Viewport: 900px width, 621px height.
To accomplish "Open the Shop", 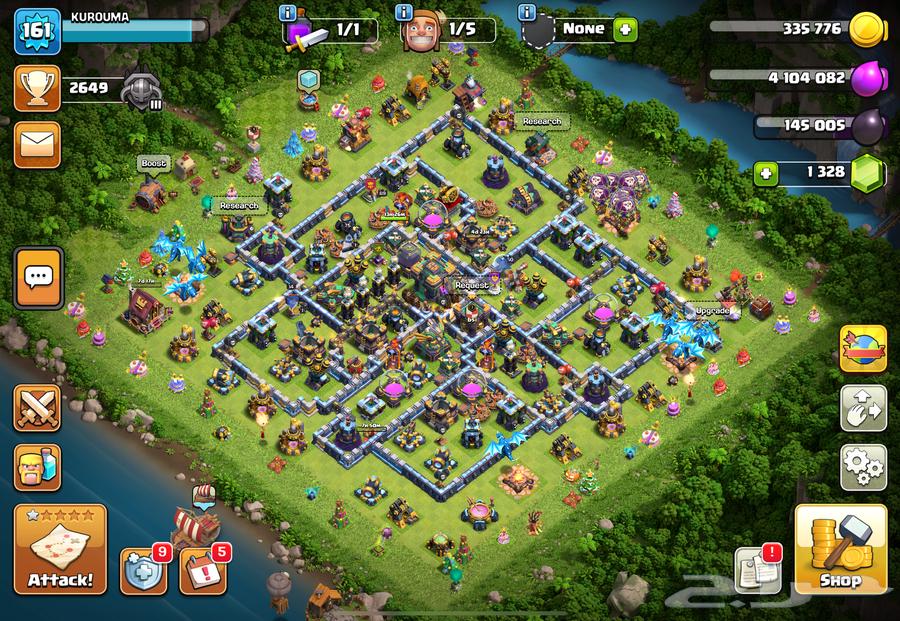I will tap(840, 550).
